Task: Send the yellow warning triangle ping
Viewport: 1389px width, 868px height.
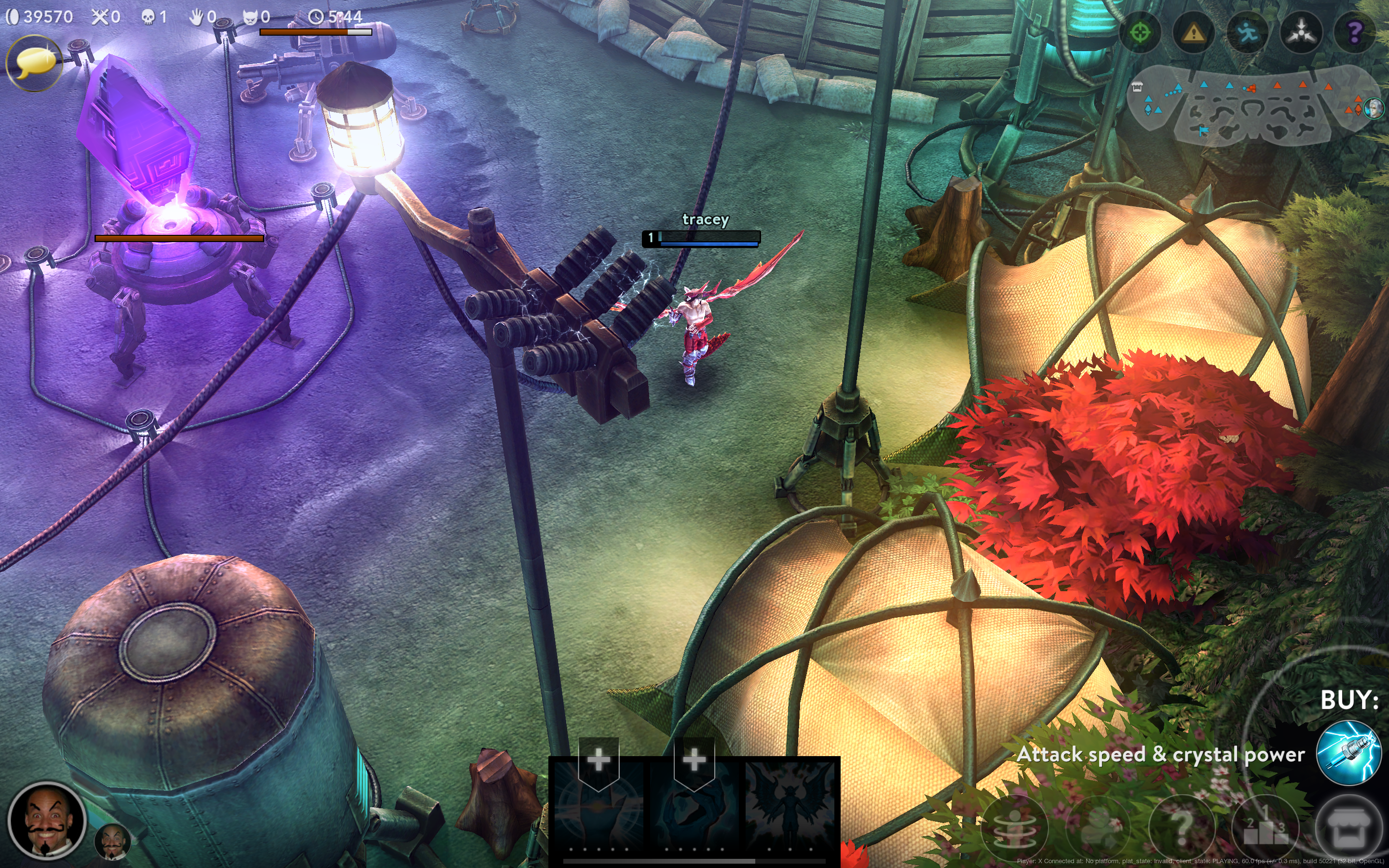Action: pos(1194,33)
